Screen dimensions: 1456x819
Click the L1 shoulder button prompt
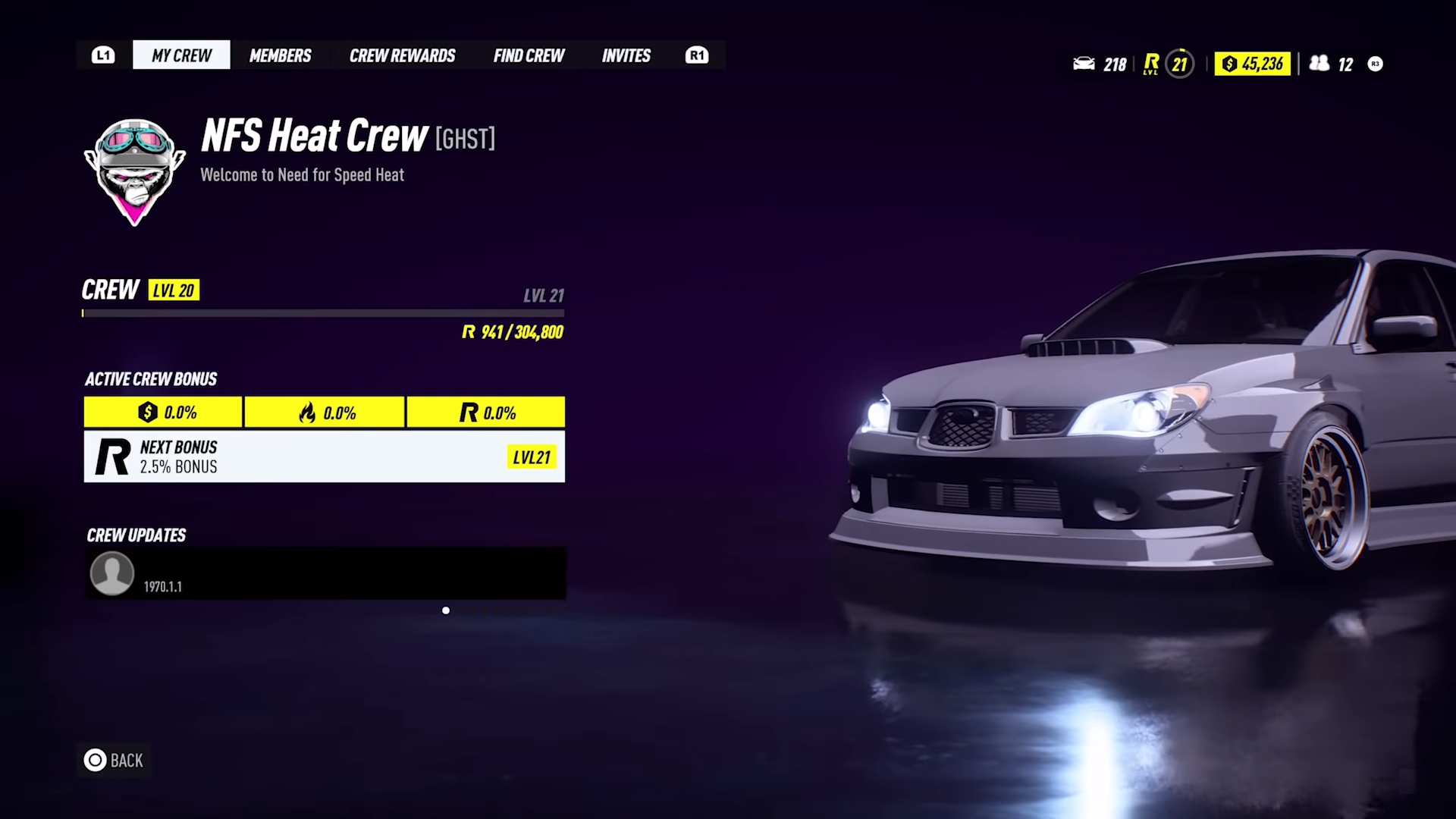pos(103,55)
